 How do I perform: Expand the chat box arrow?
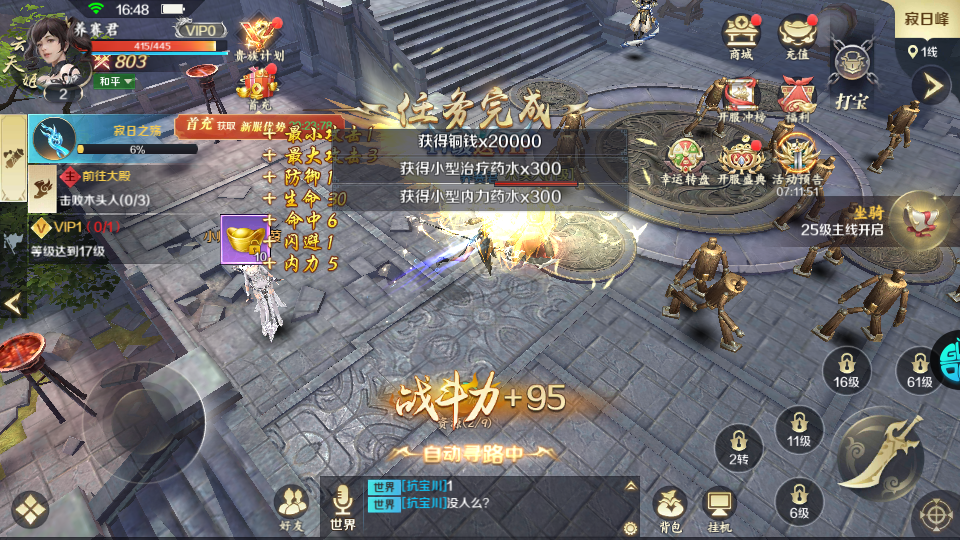(x=630, y=486)
